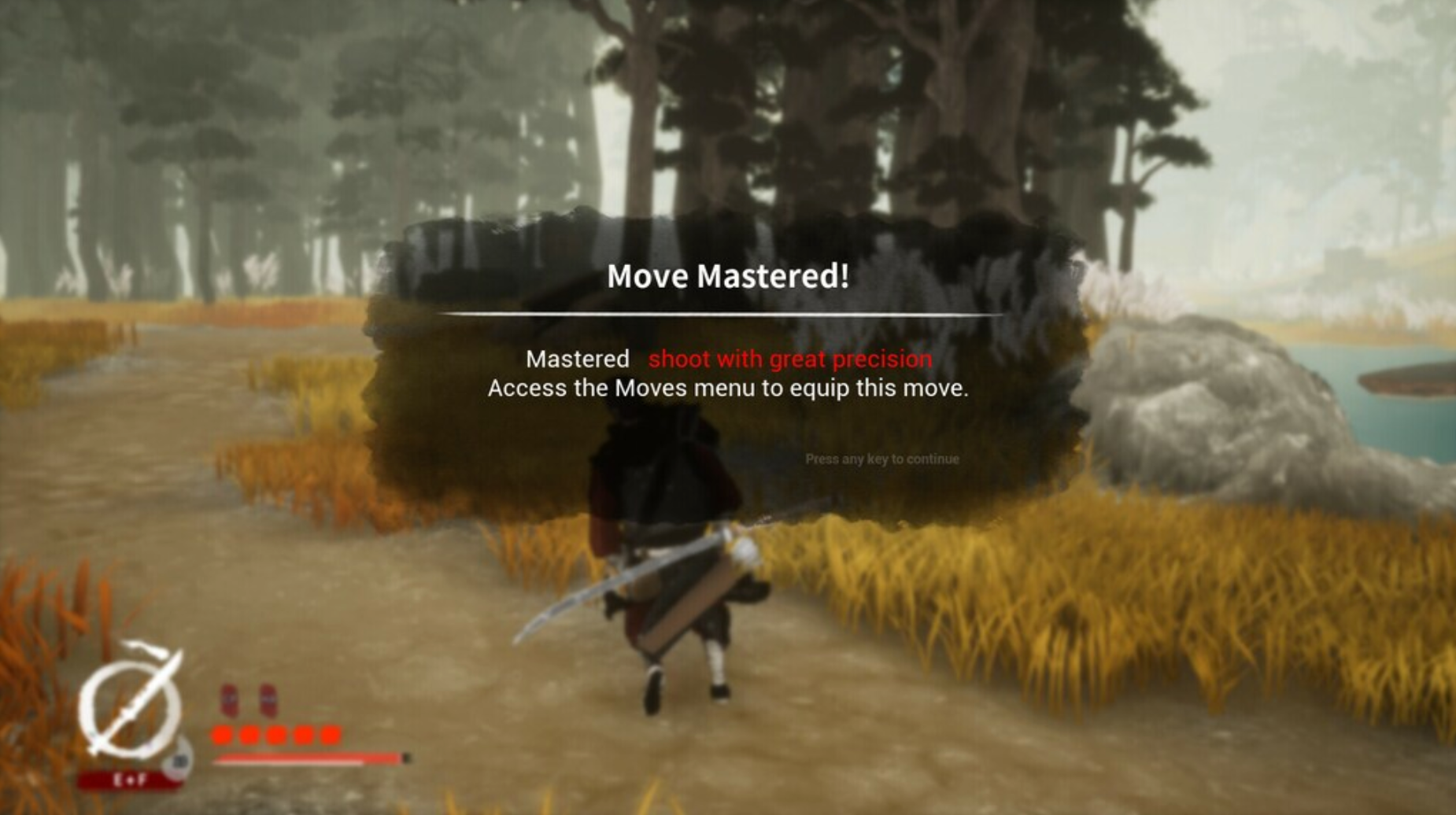This screenshot has height=815, width=1456.
Task: Click the rightmost red ammo dot
Action: [x=328, y=736]
